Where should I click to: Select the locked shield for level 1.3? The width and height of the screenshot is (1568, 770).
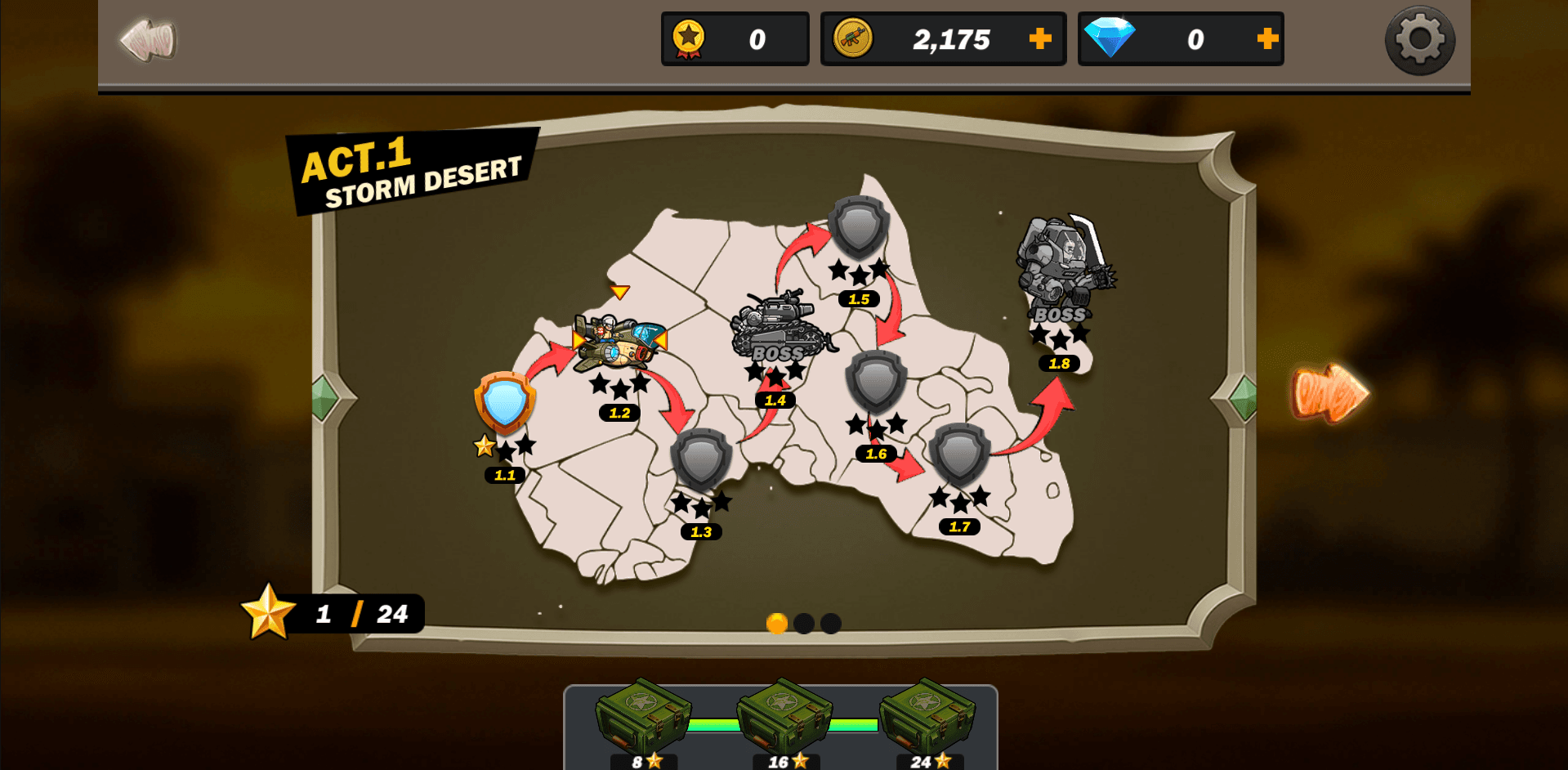(703, 462)
